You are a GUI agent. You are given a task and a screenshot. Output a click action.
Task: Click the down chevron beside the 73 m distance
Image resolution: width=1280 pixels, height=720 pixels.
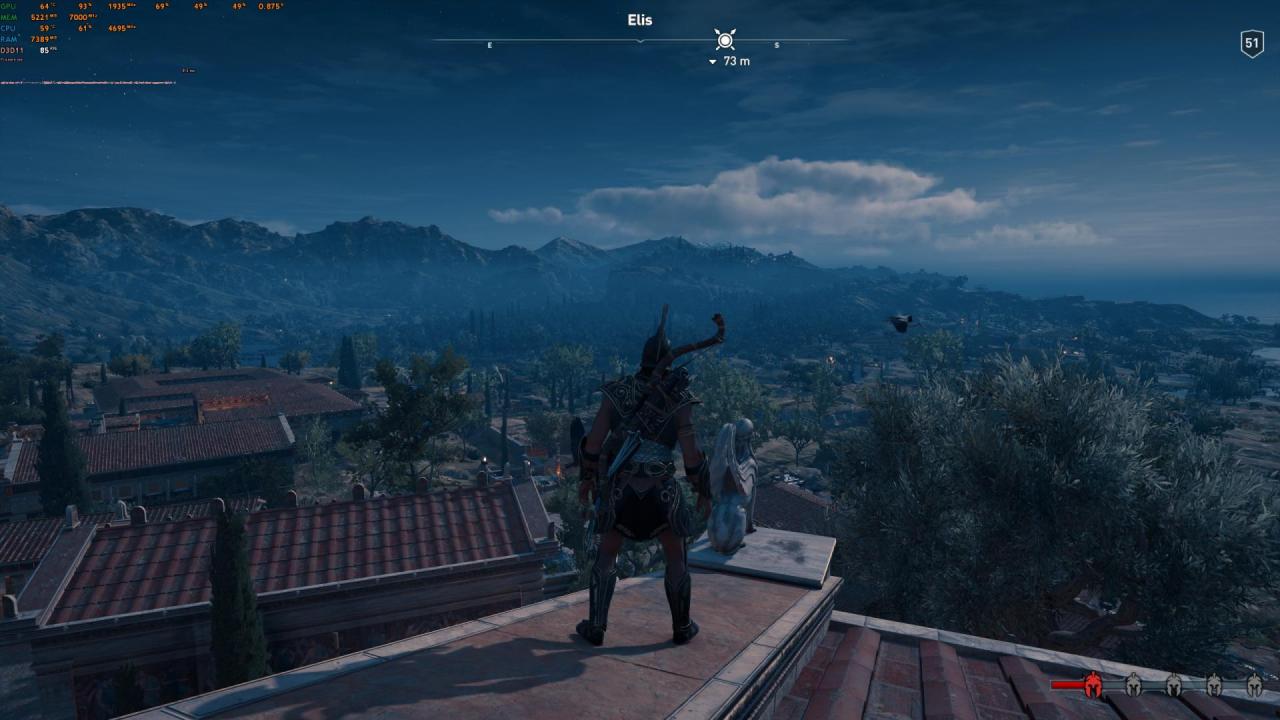pyautogui.click(x=711, y=61)
